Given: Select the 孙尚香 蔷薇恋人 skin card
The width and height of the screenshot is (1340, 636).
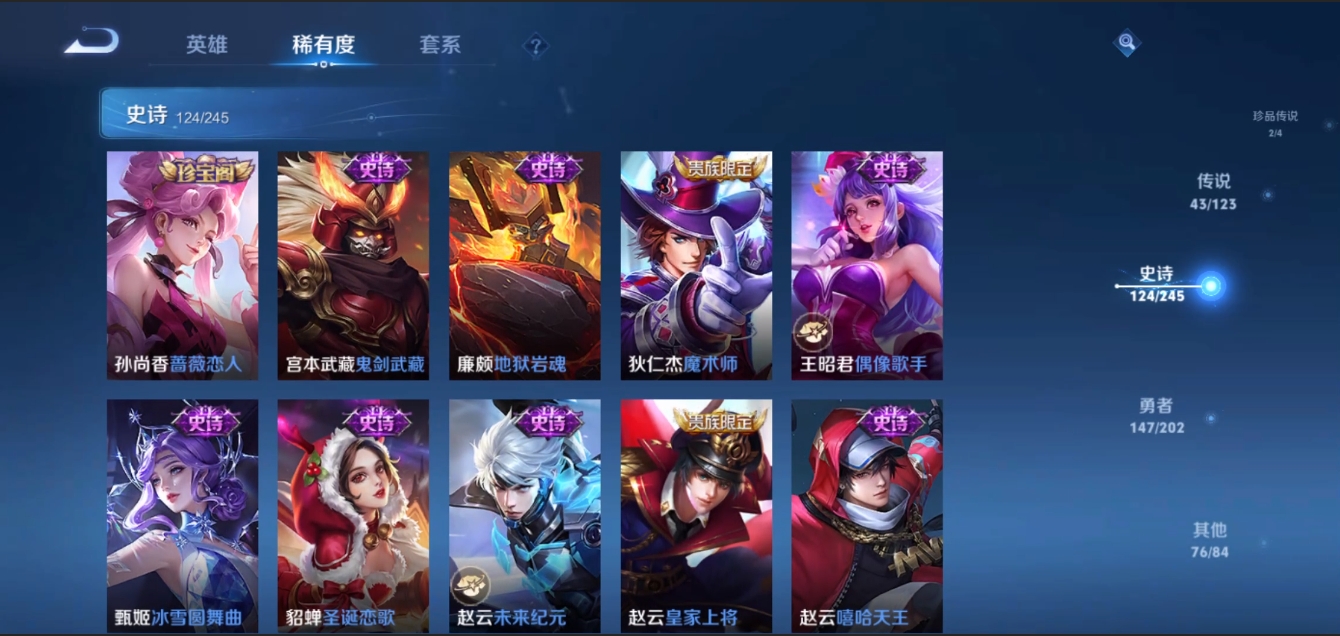Looking at the screenshot, I should tap(182, 265).
